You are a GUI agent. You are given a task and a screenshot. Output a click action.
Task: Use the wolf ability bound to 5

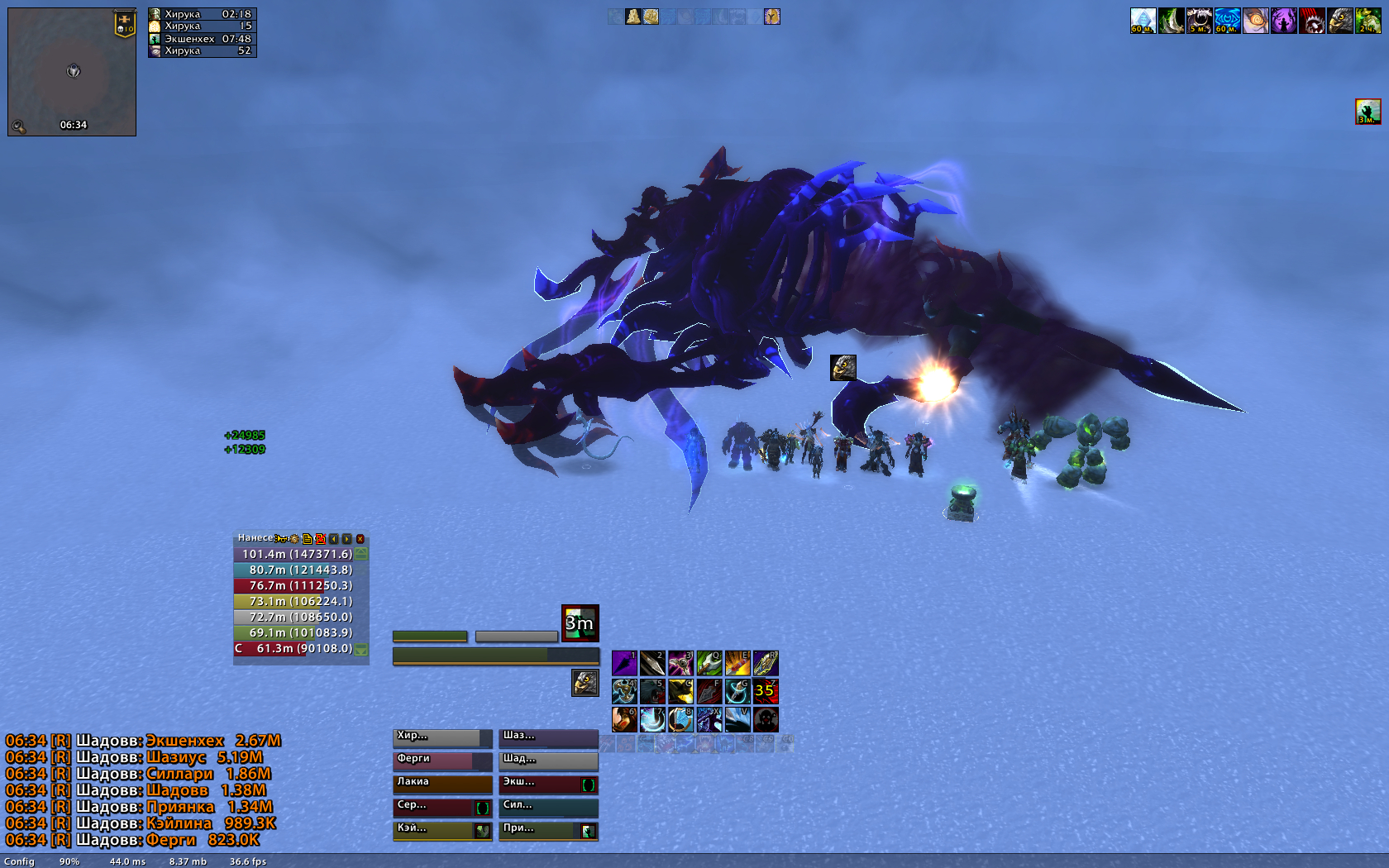click(652, 691)
